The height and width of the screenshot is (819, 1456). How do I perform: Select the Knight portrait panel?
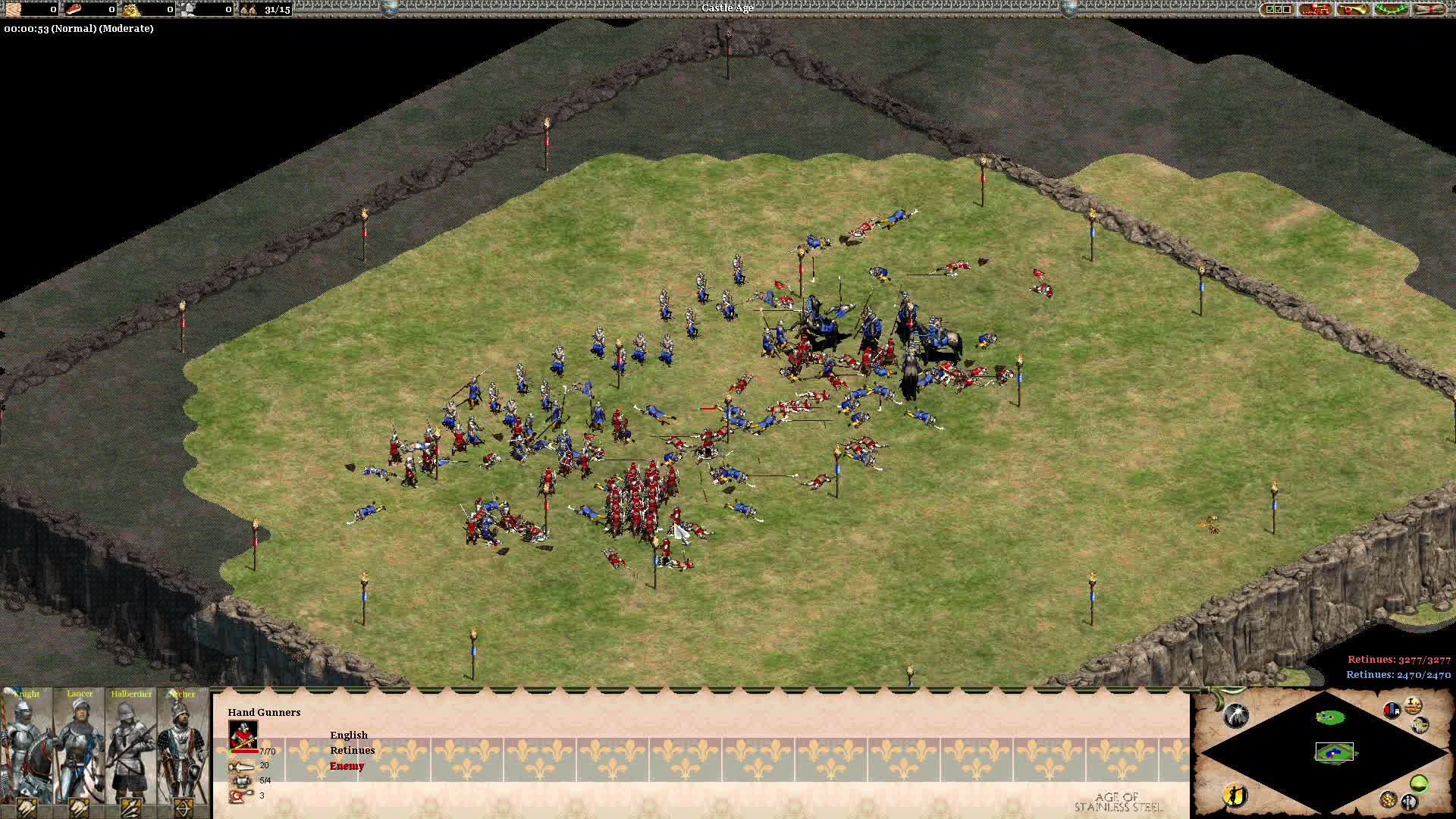coord(25,751)
